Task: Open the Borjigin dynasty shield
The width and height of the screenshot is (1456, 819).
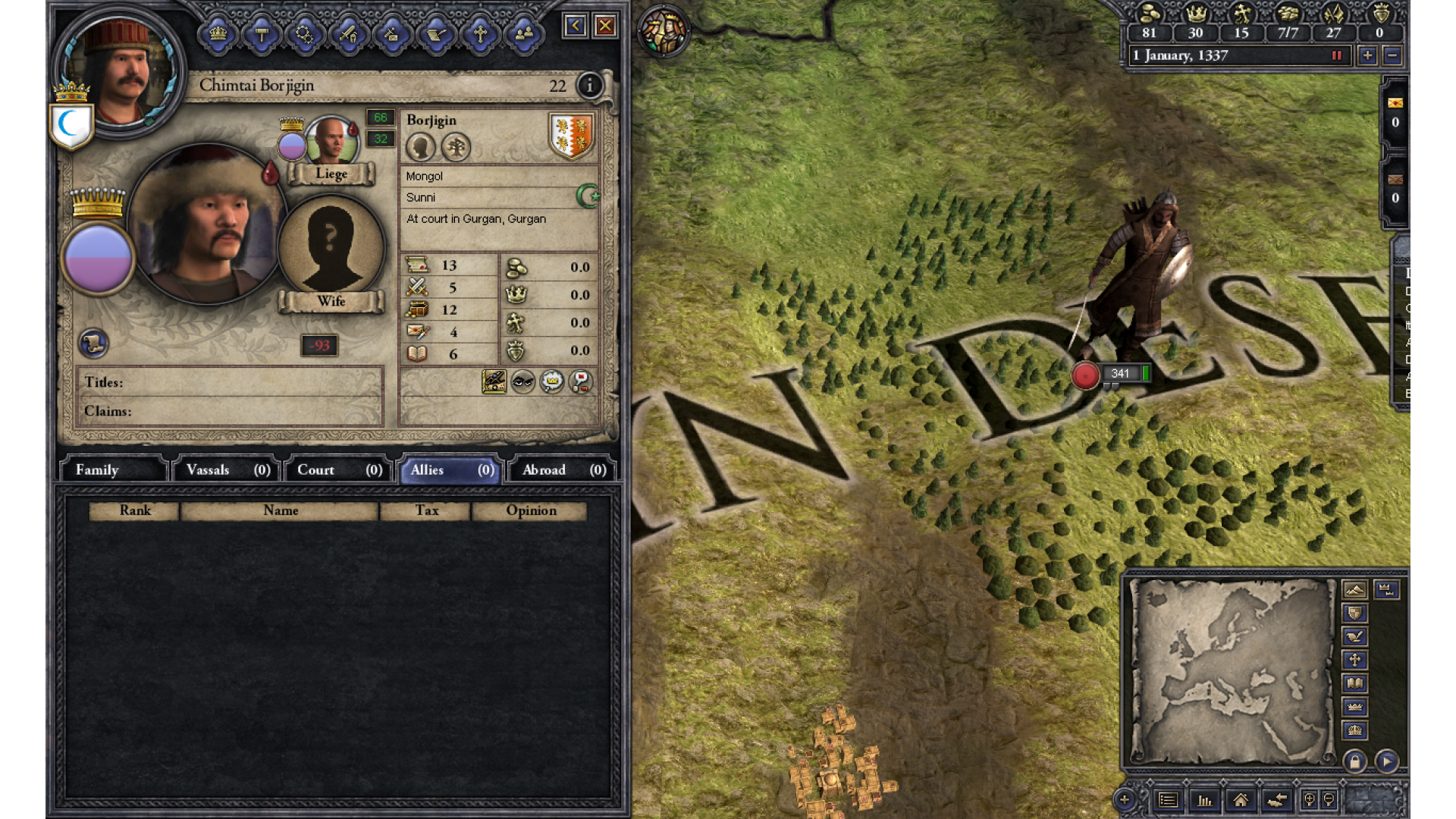Action: point(571,135)
